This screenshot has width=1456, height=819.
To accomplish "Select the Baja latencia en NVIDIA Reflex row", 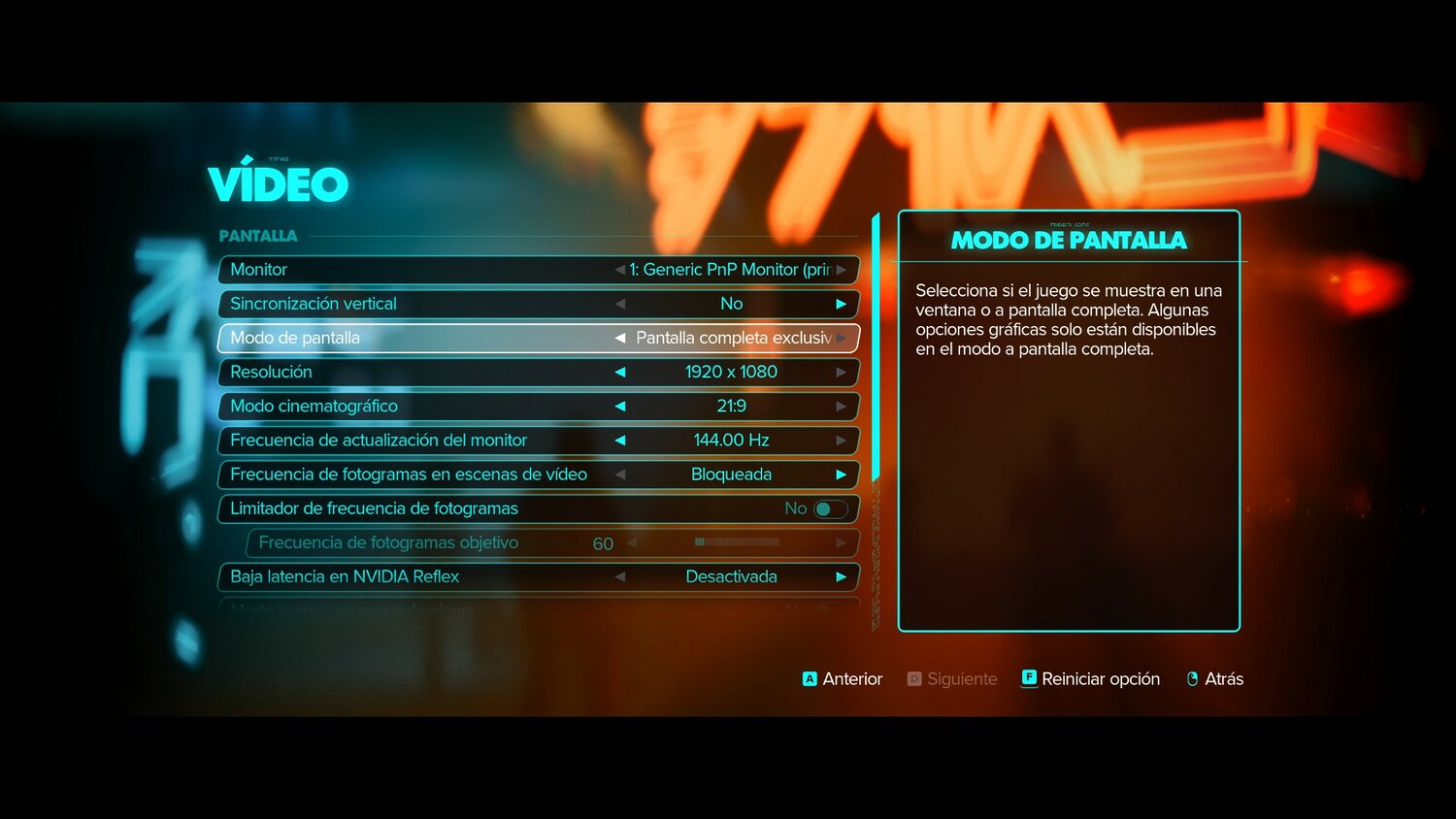I will click(388, 576).
